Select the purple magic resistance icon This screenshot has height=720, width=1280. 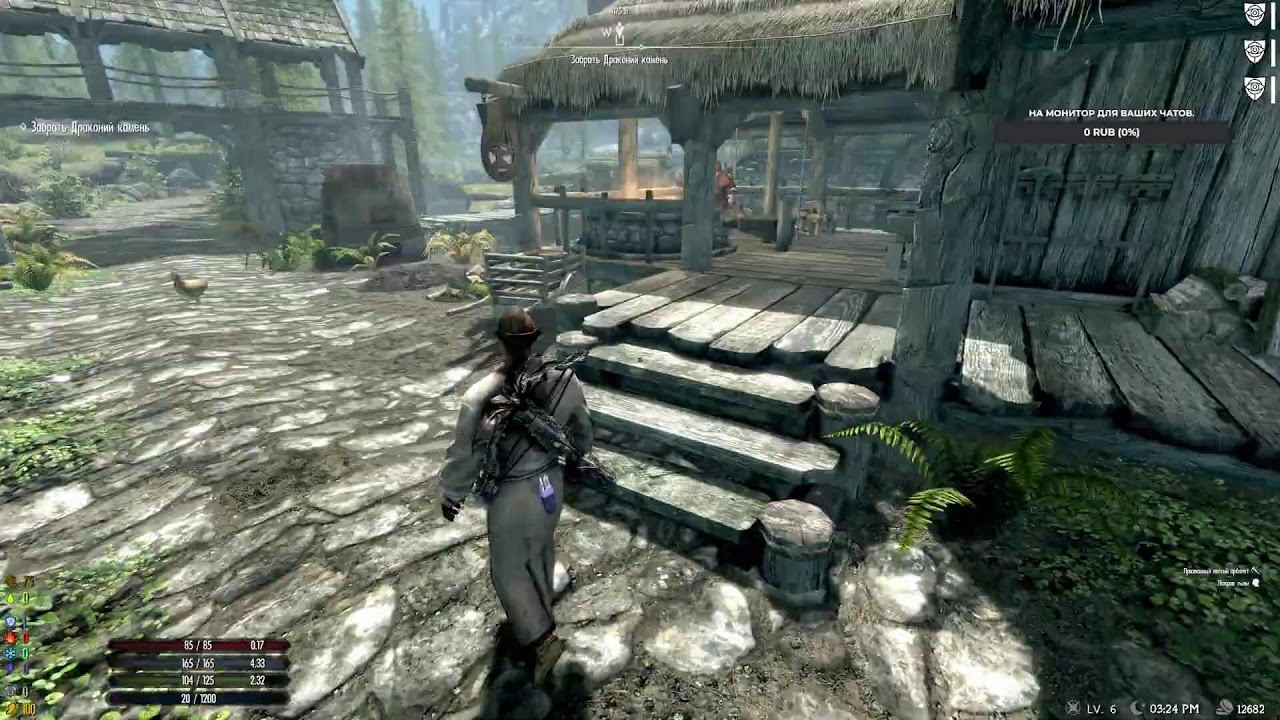coord(9,666)
